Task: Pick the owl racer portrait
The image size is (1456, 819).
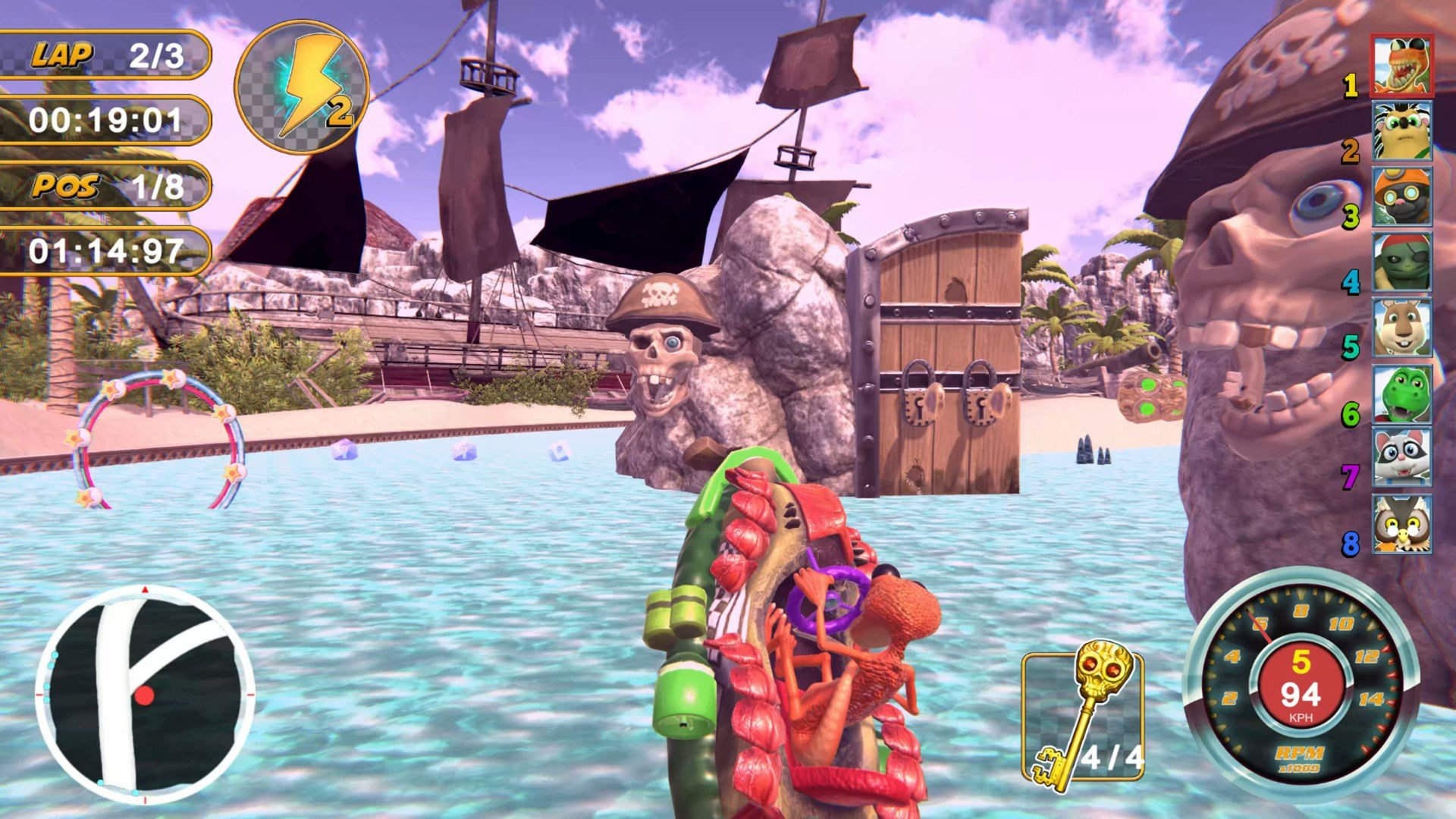Action: coord(1401,524)
